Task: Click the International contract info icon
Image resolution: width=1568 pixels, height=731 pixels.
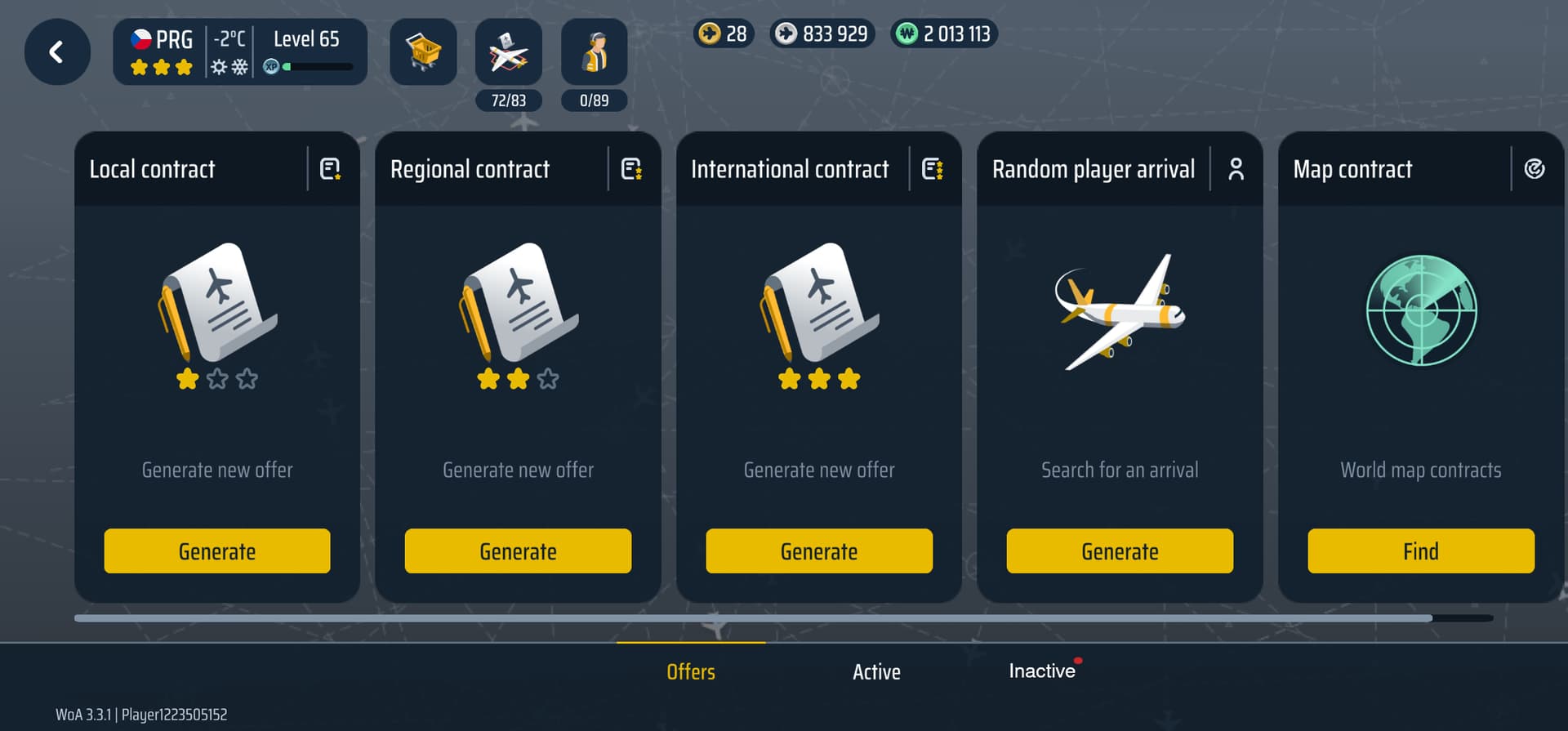Action: 932,169
